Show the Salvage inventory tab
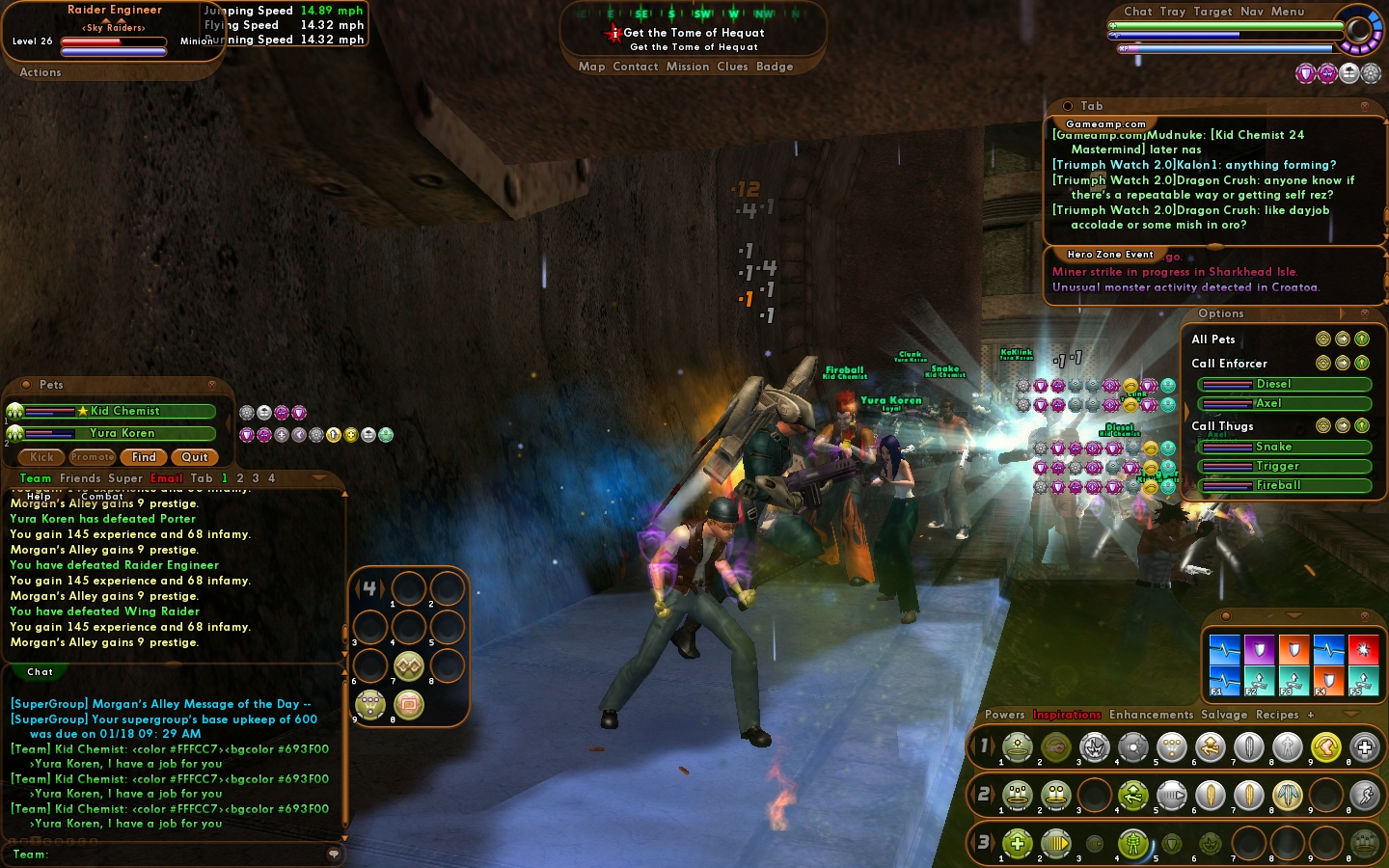The height and width of the screenshot is (868, 1389). (1224, 715)
